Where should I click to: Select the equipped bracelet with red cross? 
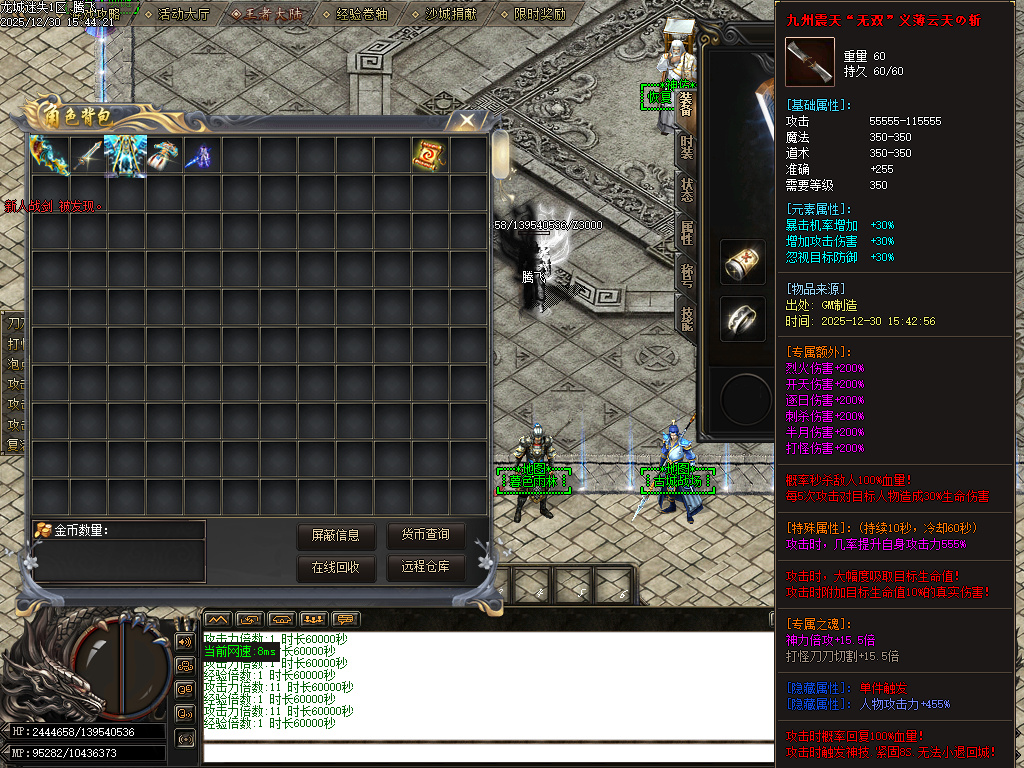point(742,262)
